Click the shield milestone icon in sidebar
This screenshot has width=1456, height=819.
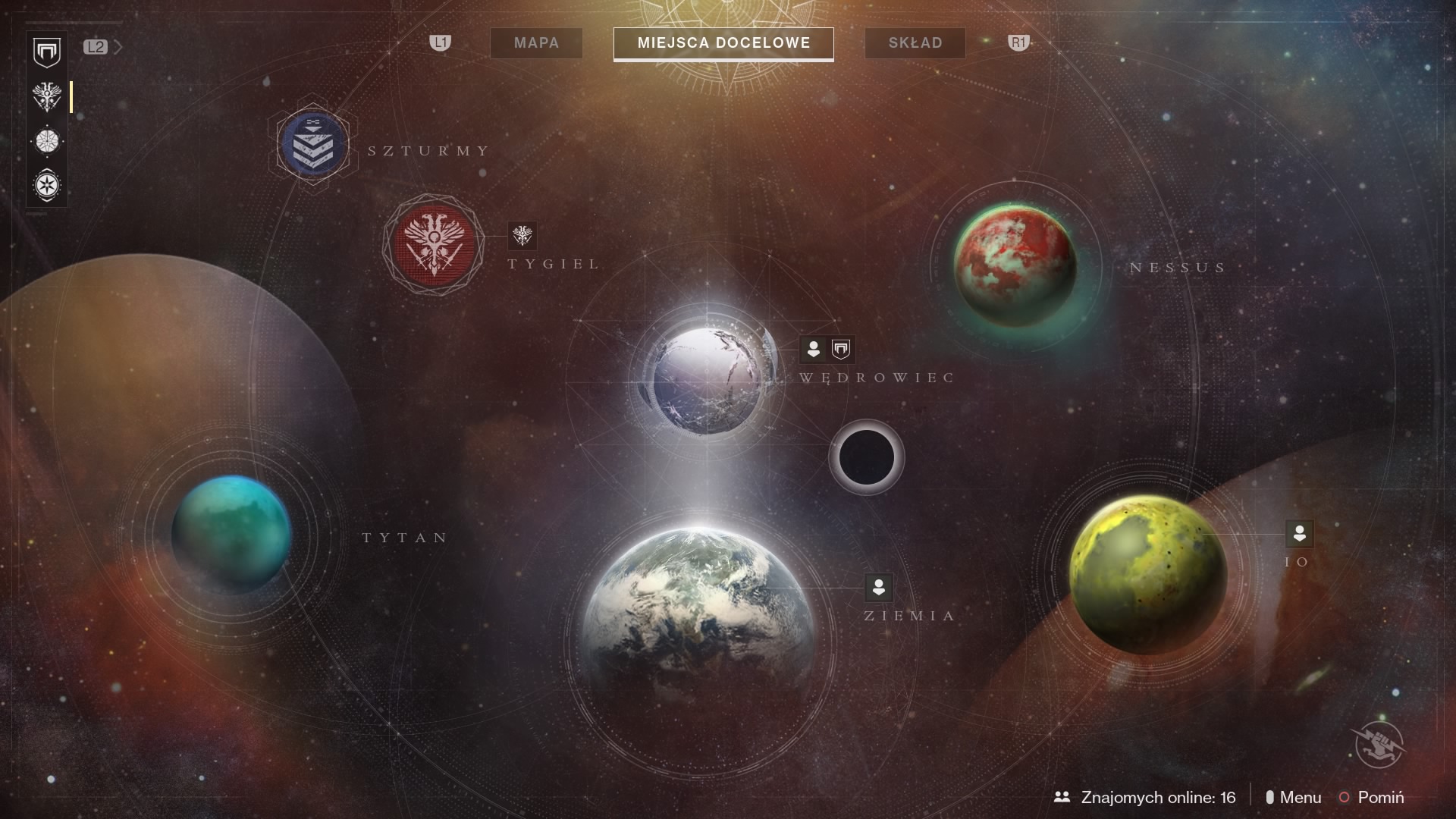click(x=47, y=52)
